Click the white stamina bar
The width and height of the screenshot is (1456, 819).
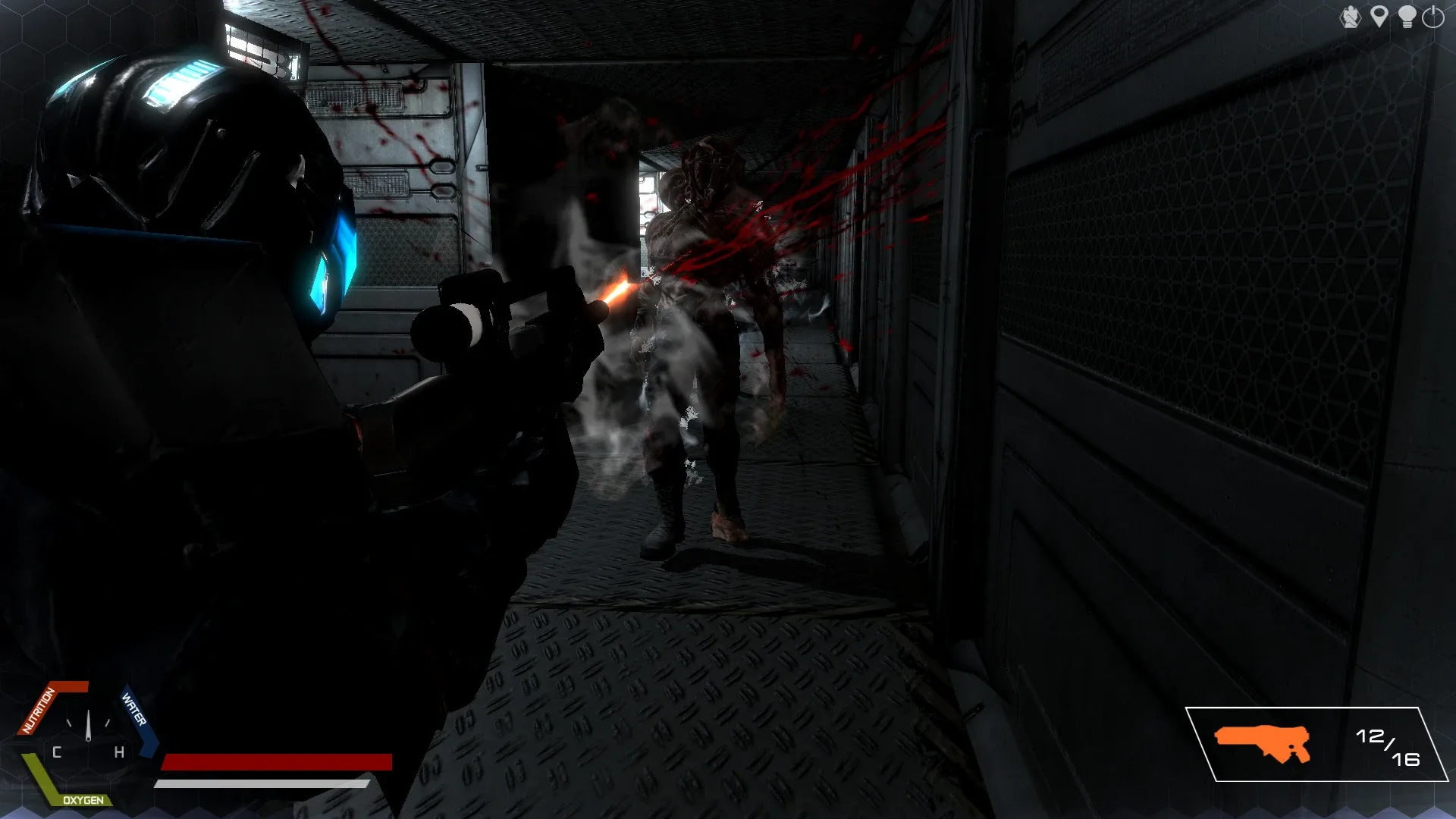262,783
